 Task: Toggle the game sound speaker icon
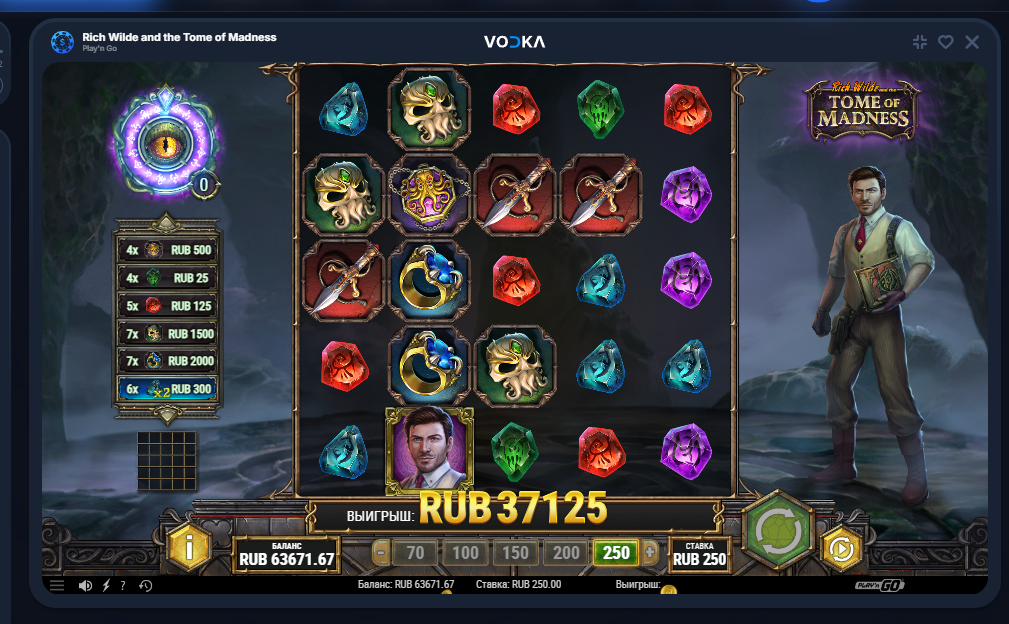(x=86, y=585)
